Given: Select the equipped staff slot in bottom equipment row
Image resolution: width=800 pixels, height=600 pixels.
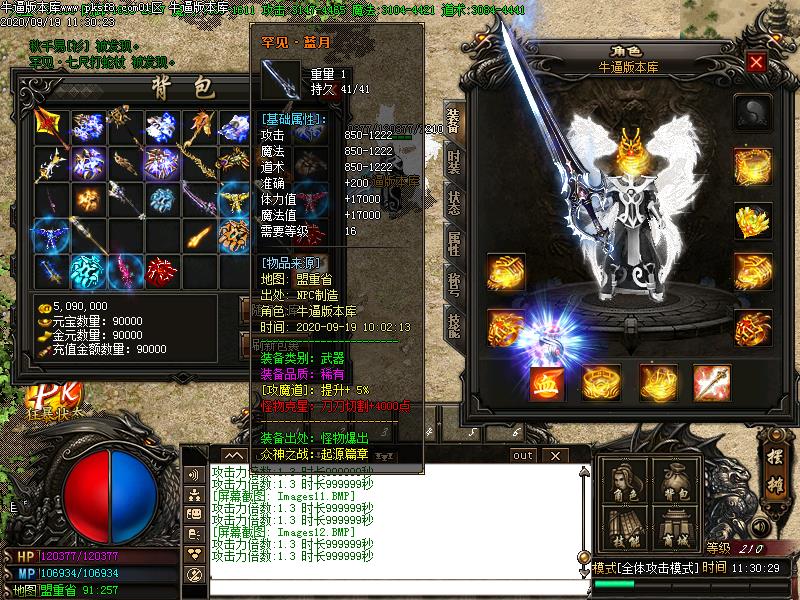Looking at the screenshot, I should point(711,382).
